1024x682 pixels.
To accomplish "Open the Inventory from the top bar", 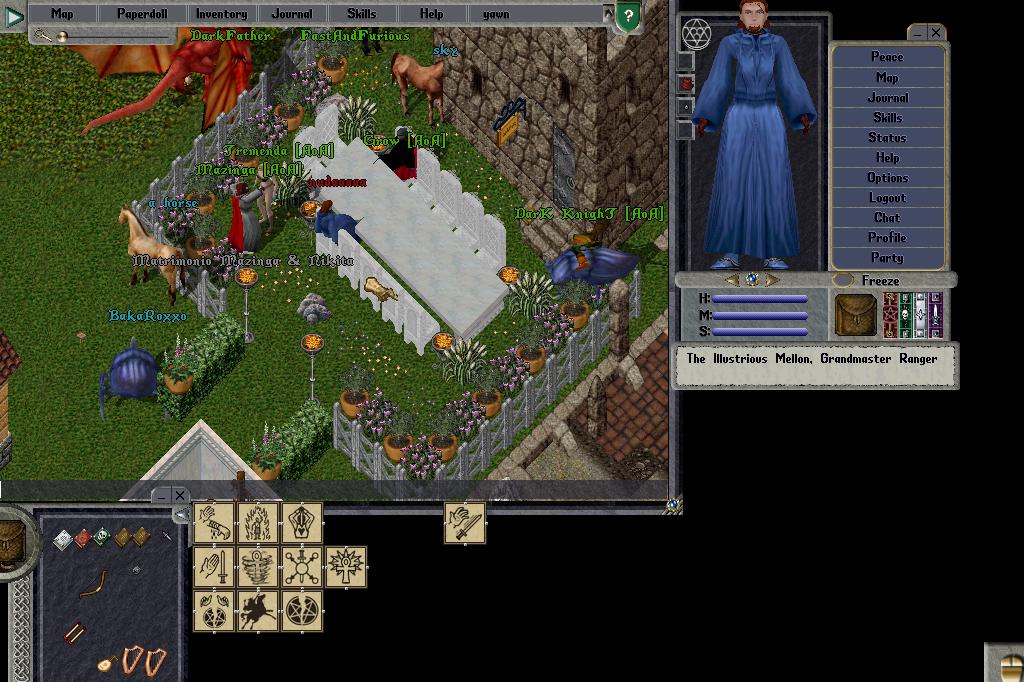I will coord(221,14).
